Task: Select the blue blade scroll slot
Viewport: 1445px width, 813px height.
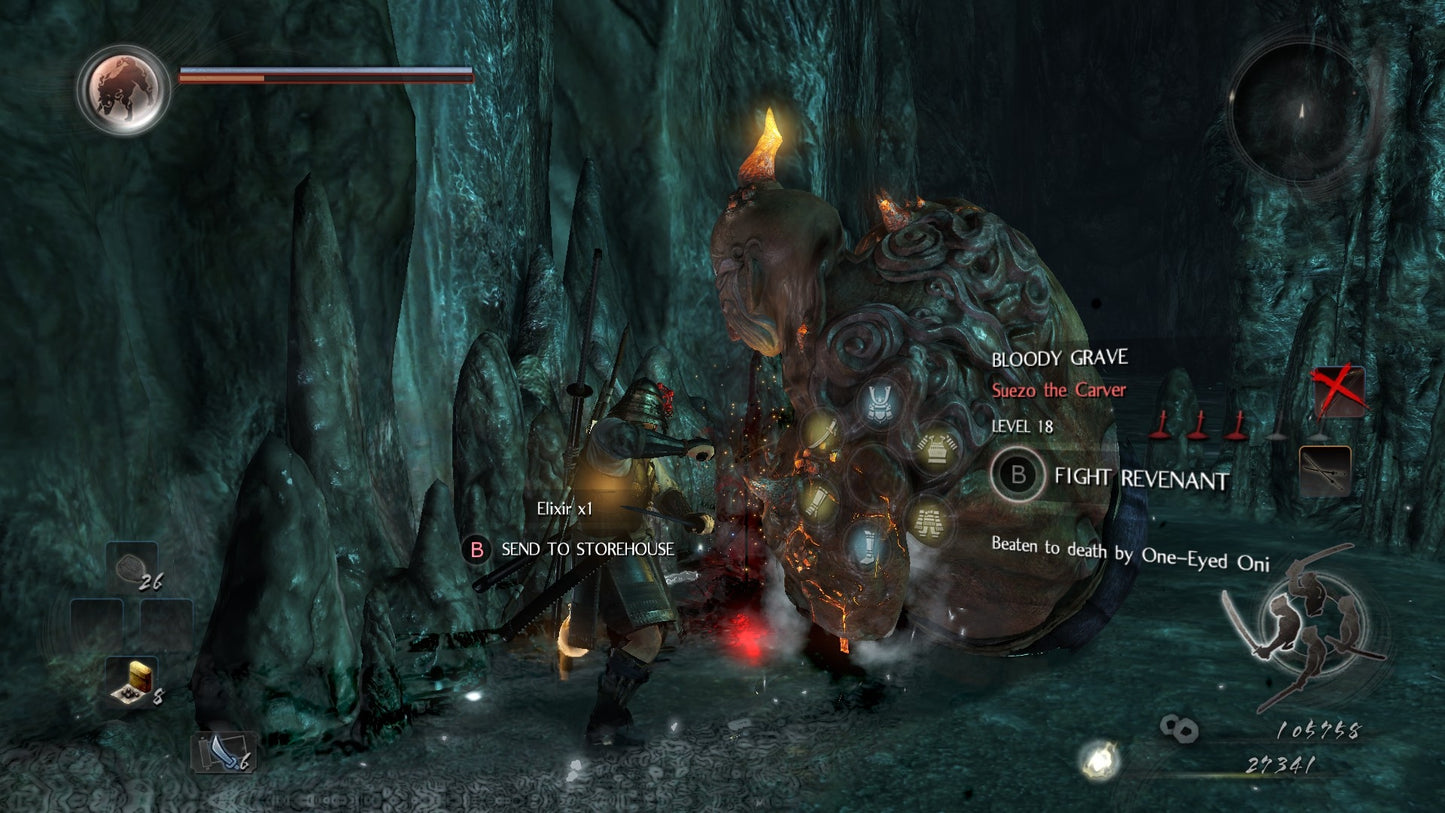Action: 223,752
